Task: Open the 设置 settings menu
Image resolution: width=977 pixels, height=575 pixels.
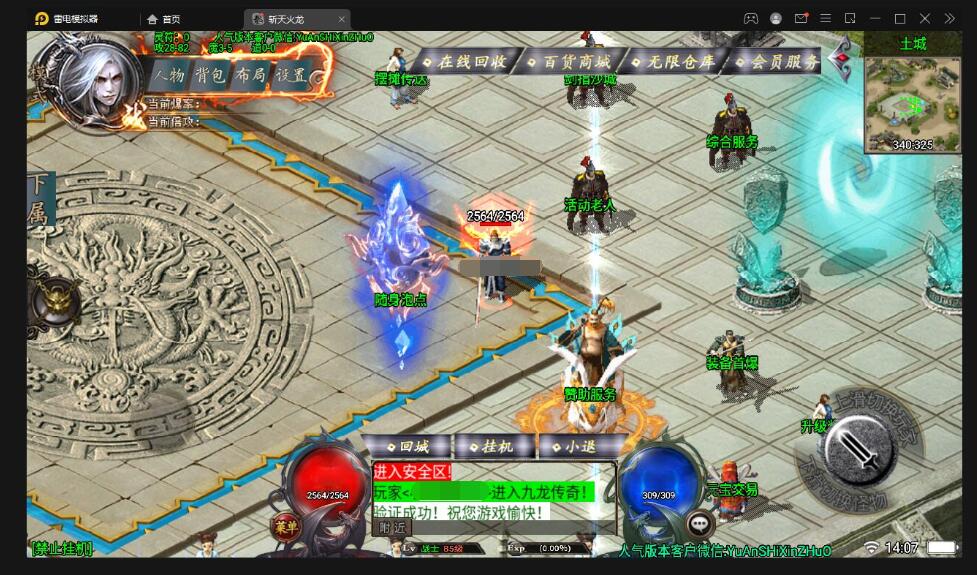Action: coord(291,75)
